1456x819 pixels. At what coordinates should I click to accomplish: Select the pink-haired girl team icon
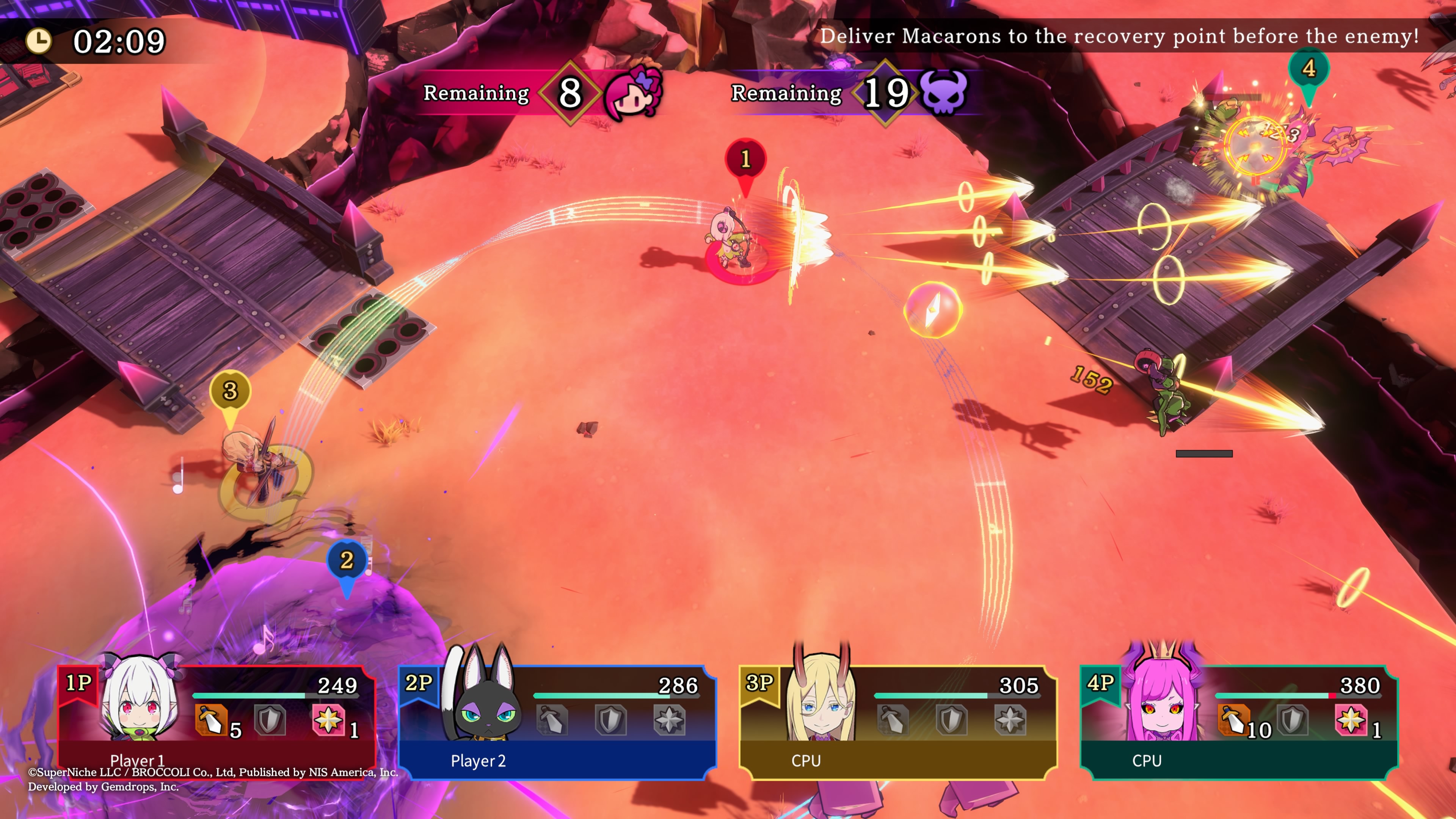point(632,91)
